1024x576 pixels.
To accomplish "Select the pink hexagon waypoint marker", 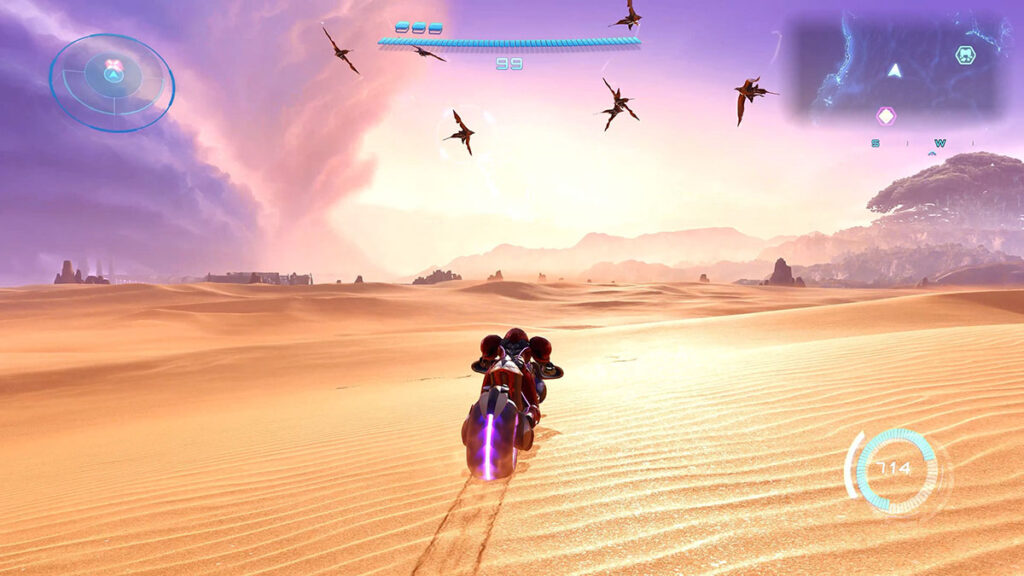I will point(886,116).
